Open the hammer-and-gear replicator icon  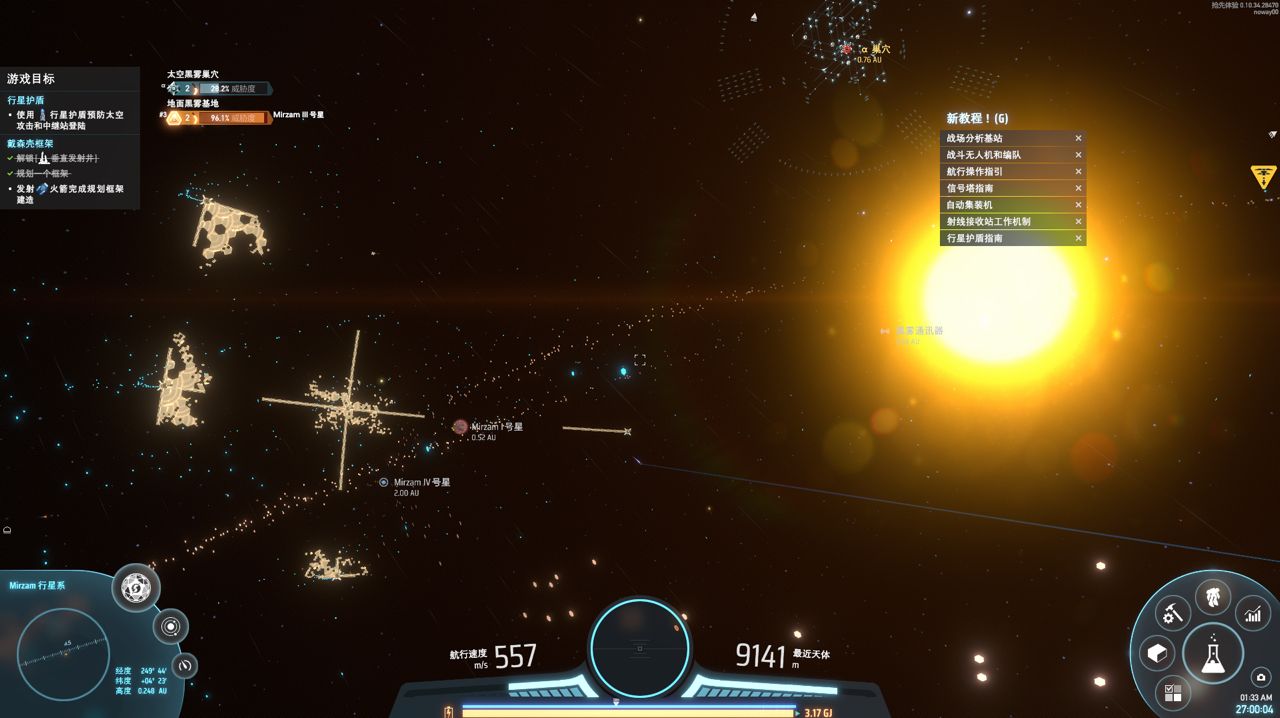pyautogui.click(x=1173, y=614)
